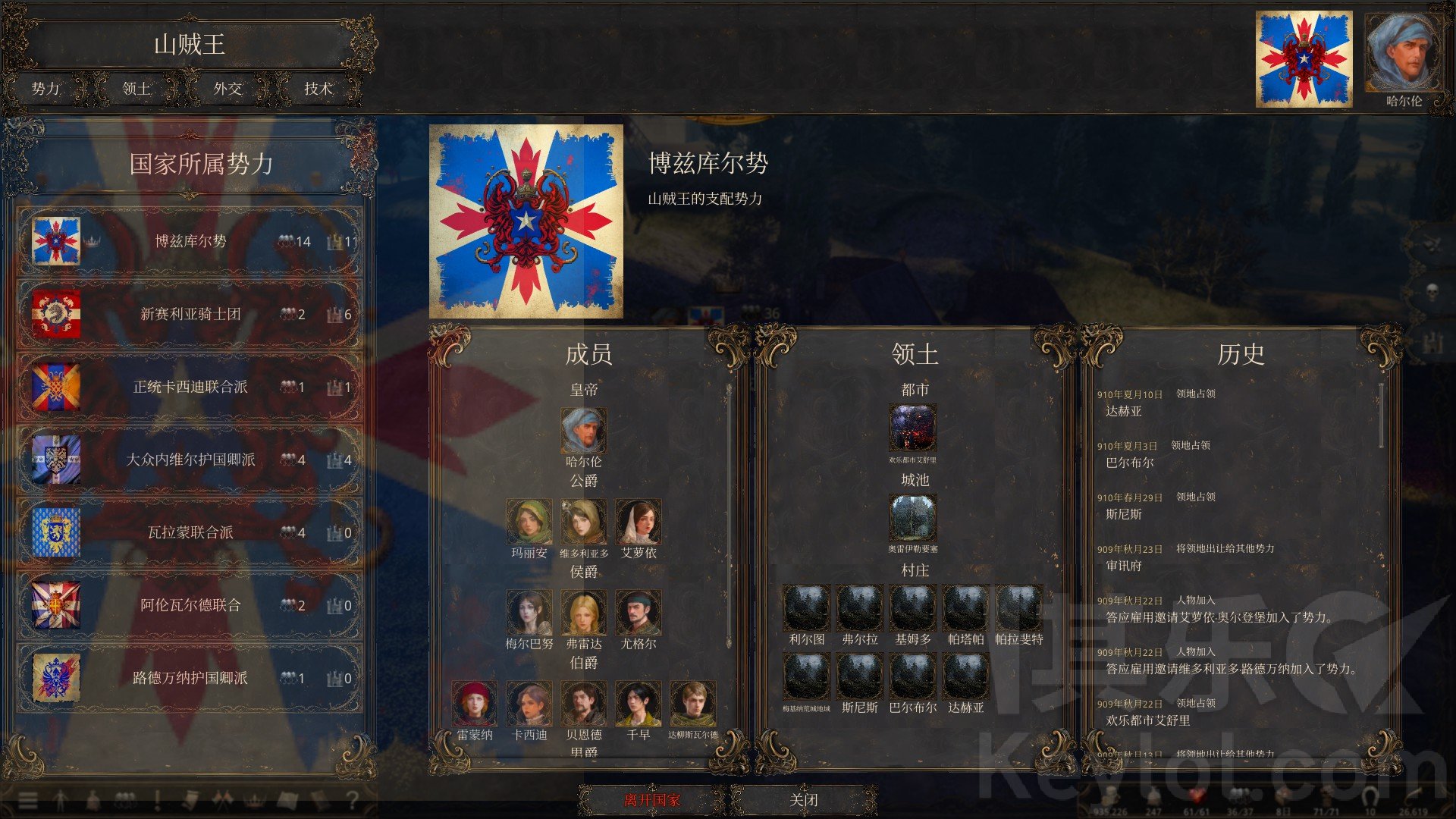Open the 领土 tab
The image size is (1456, 819).
136,89
